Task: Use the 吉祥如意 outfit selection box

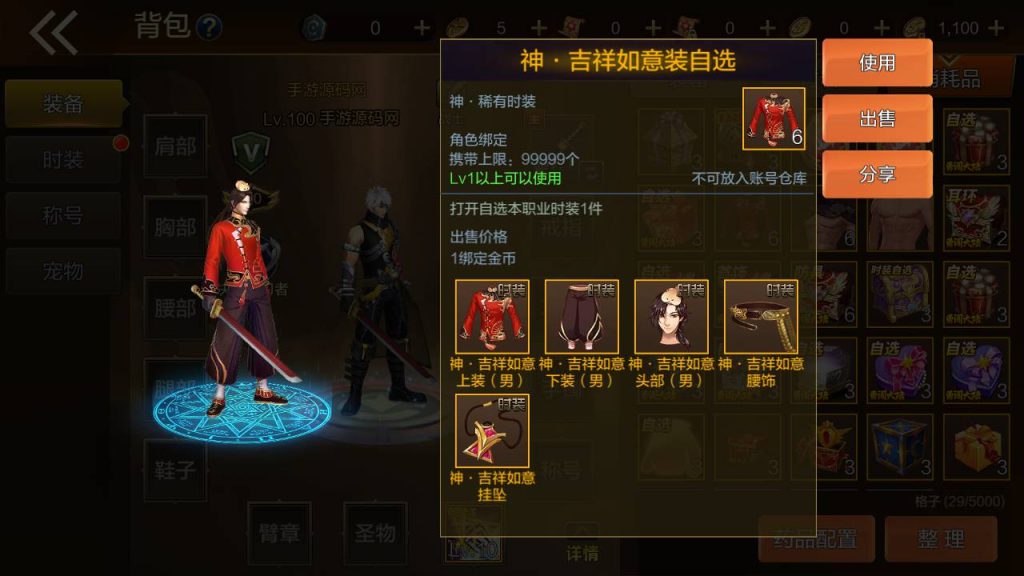Action: (877, 63)
